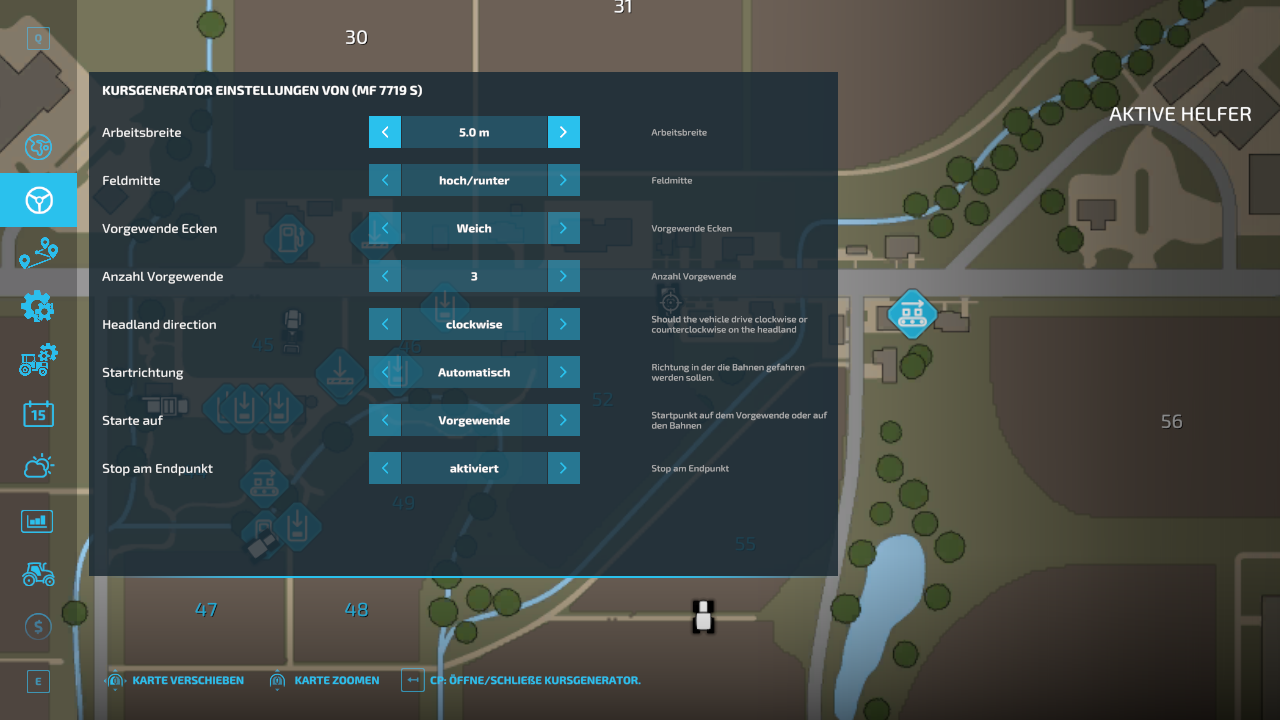1280x720 pixels.
Task: Select the white vehicle marker on the map
Action: [x=703, y=617]
